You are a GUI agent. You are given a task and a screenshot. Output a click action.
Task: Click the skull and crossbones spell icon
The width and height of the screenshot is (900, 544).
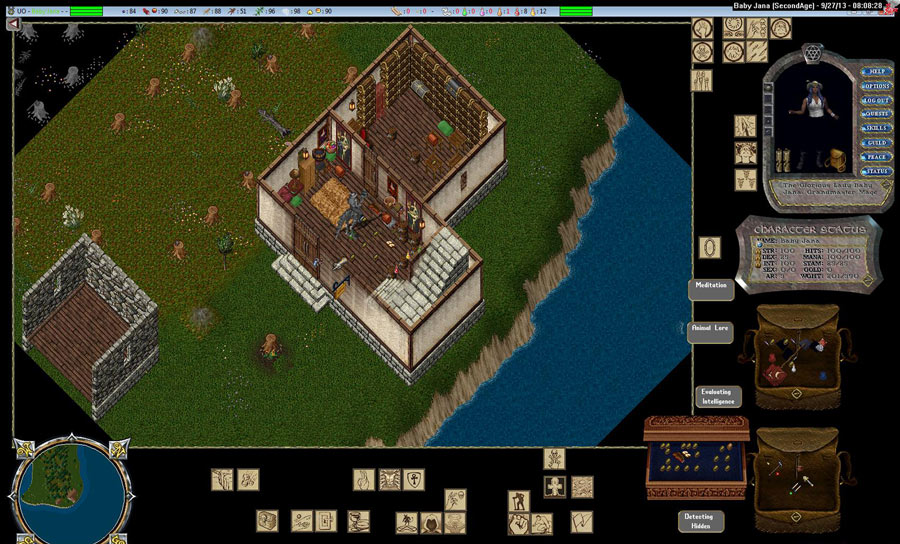(554, 458)
